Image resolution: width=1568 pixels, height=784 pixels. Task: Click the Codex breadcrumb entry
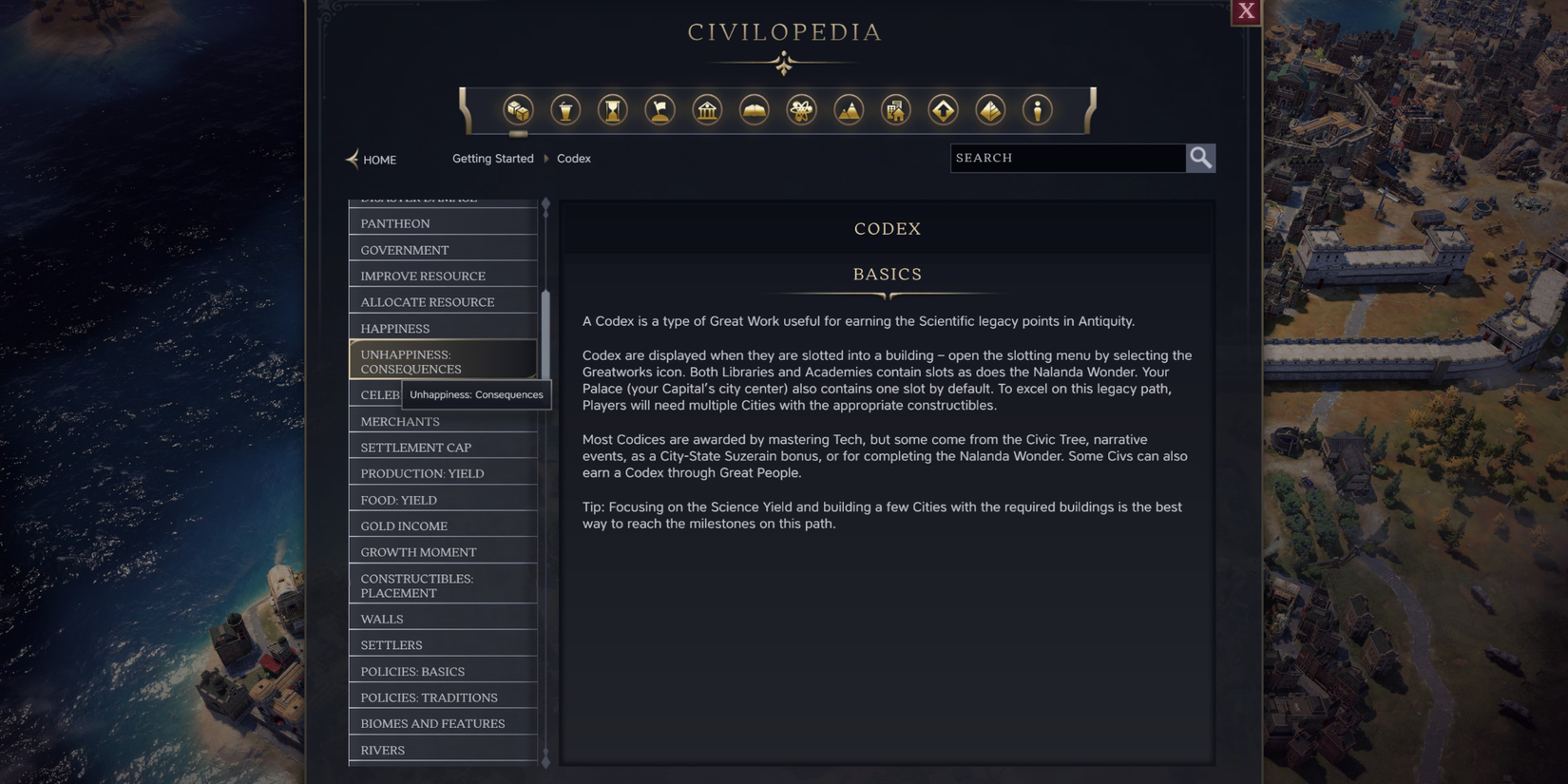(x=573, y=158)
